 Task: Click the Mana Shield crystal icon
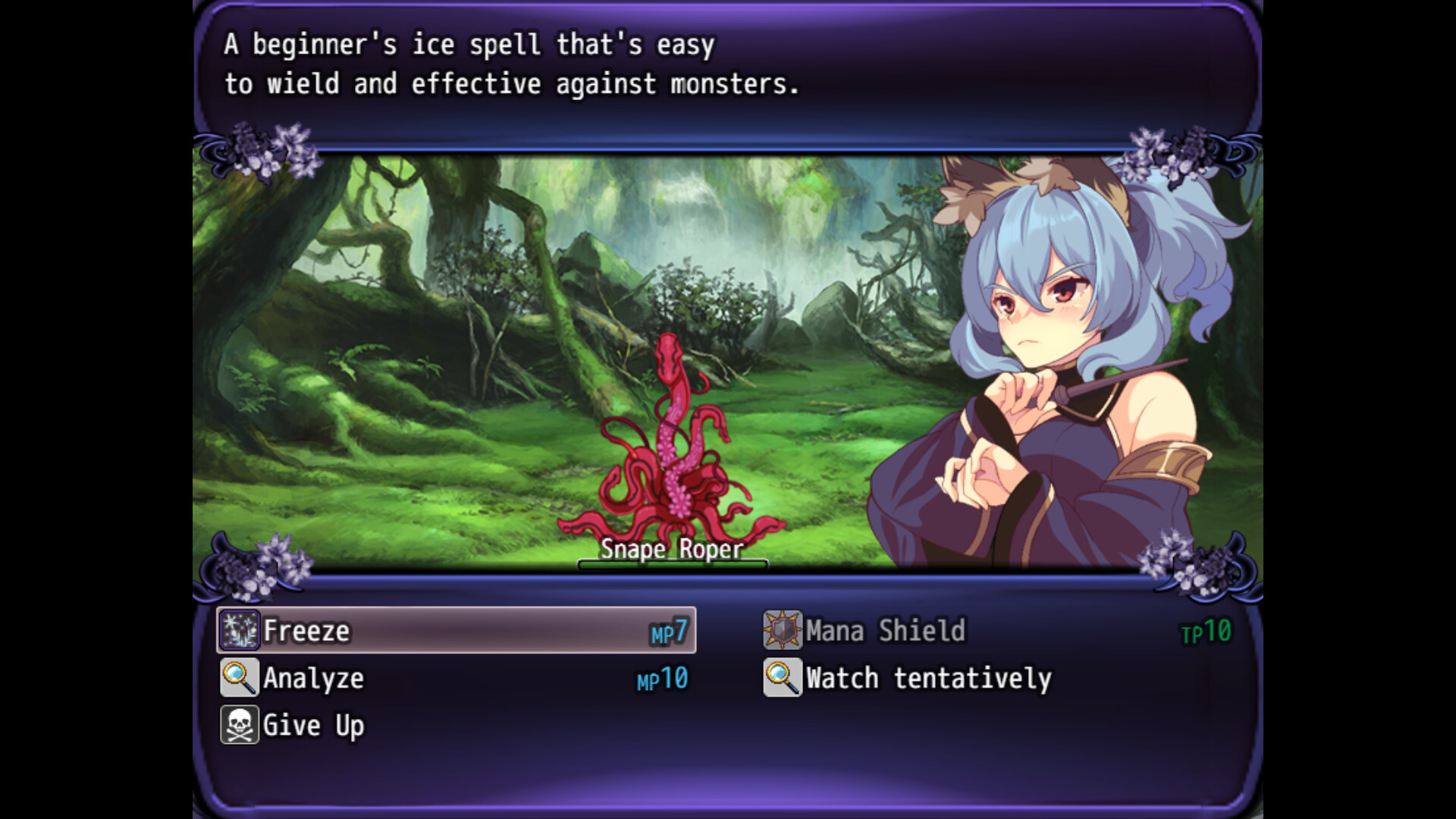pyautogui.click(x=782, y=630)
